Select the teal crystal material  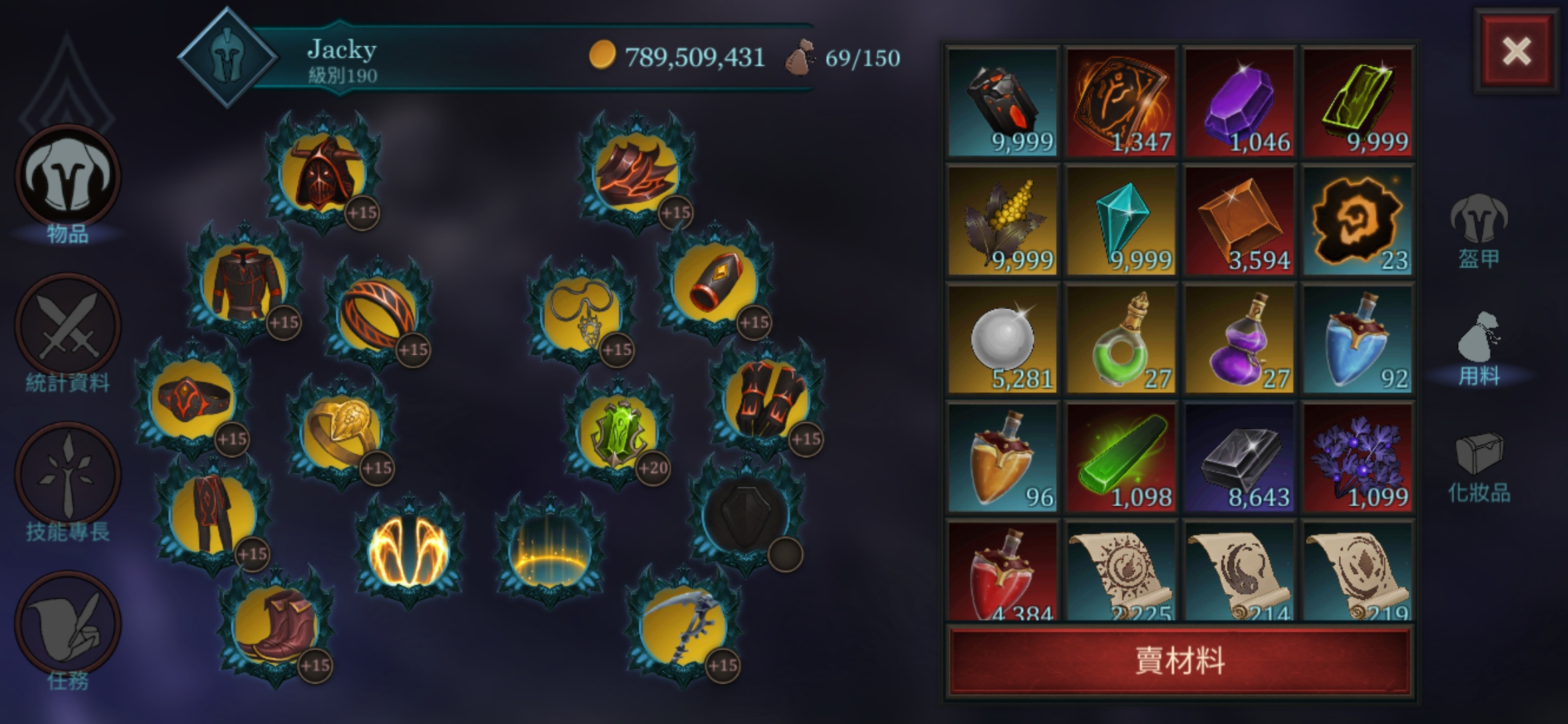coord(1121,221)
